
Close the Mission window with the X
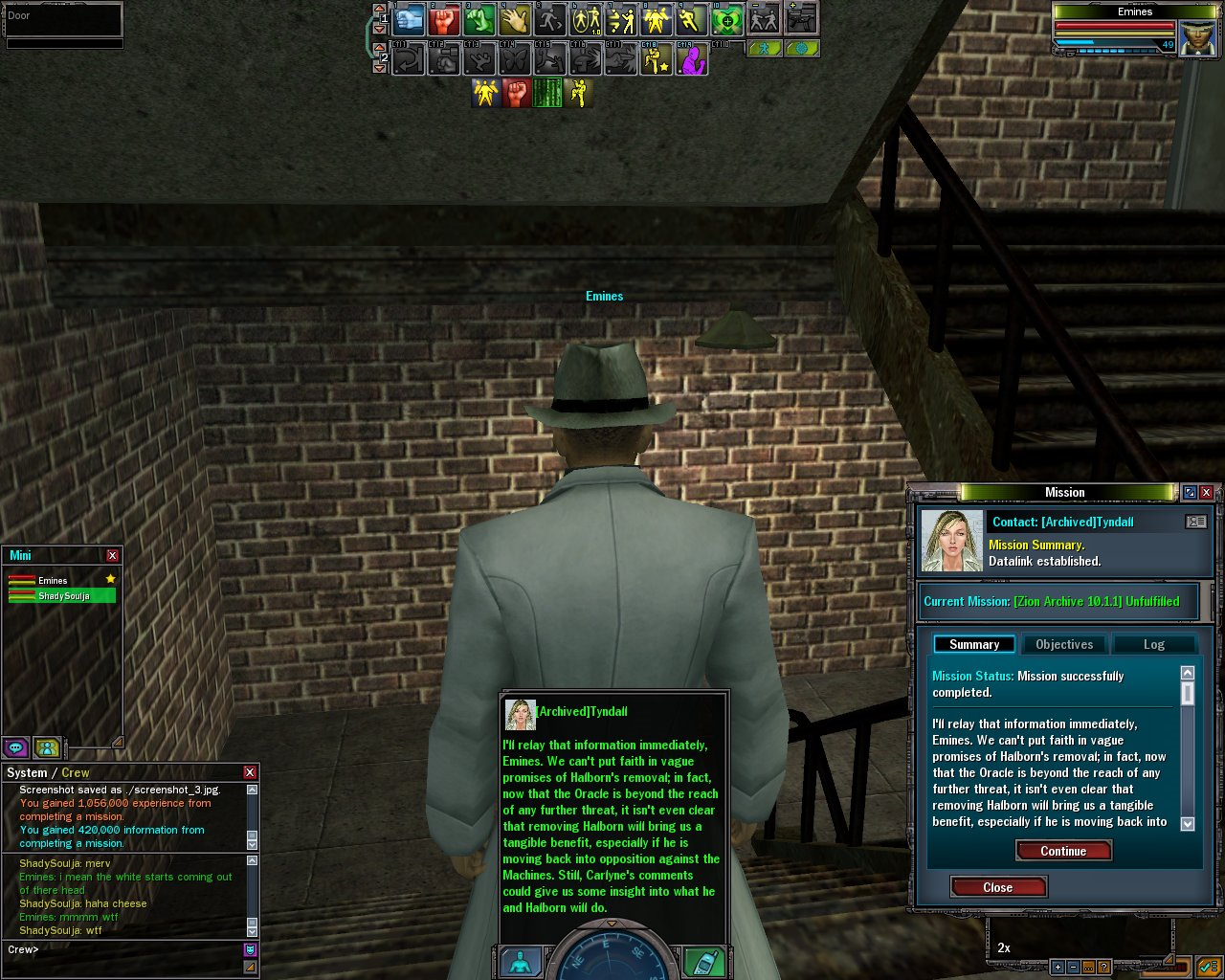(x=1206, y=492)
